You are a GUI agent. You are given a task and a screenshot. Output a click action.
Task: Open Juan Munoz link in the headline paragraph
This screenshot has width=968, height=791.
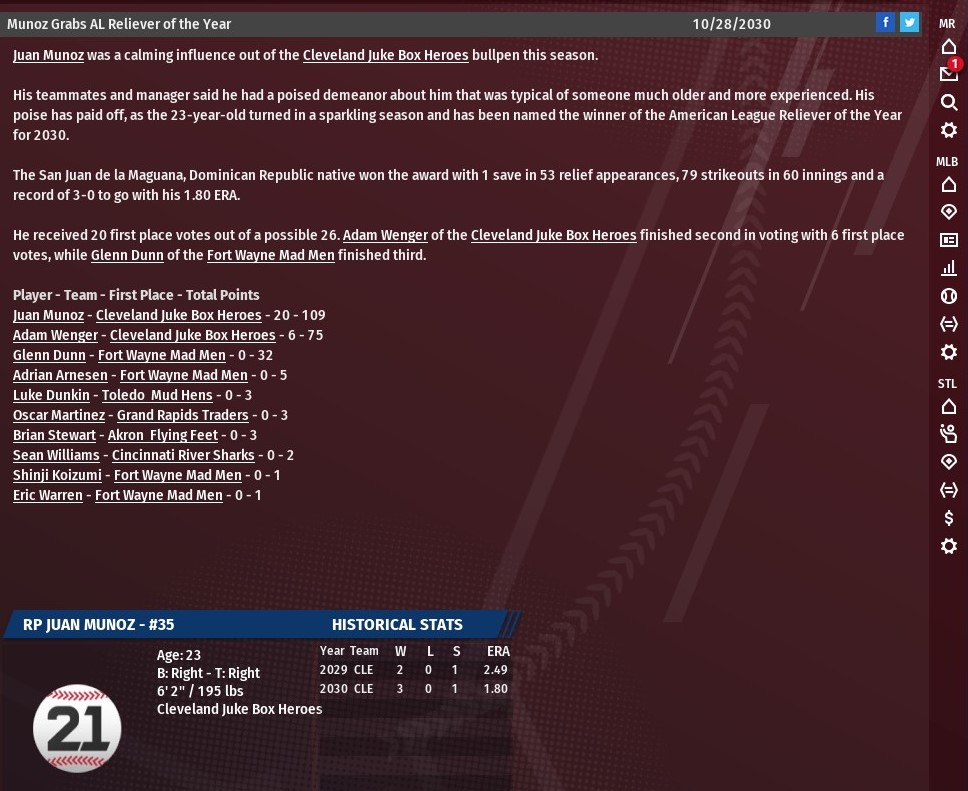(x=48, y=55)
